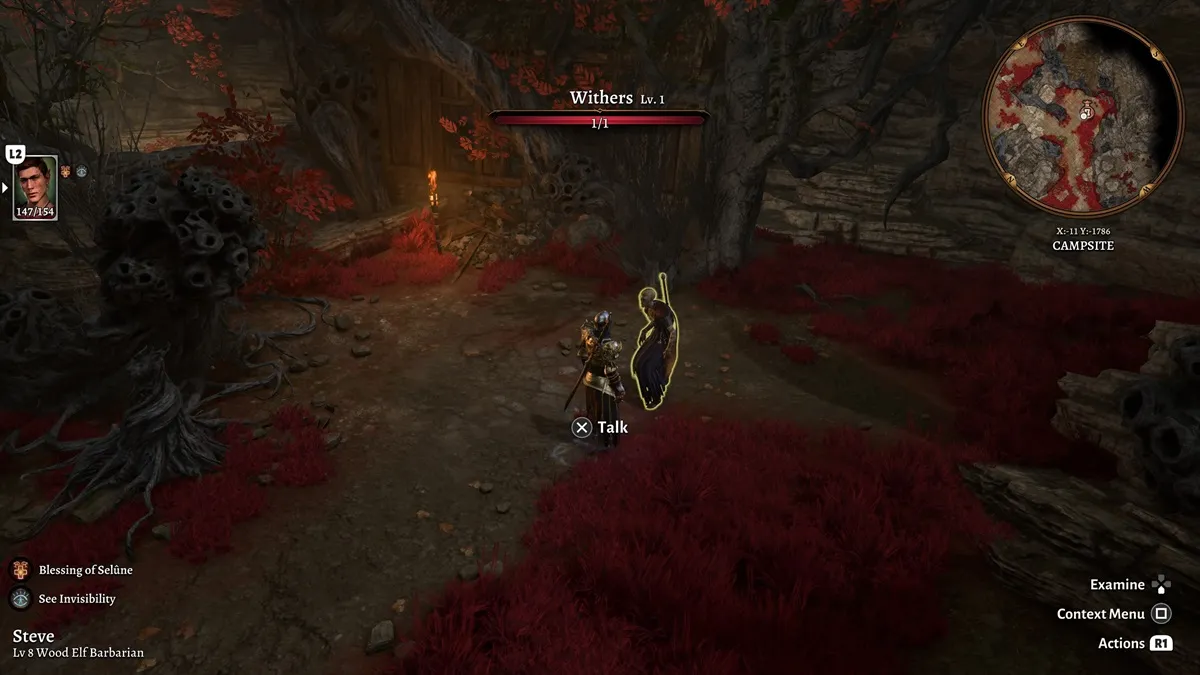Screen dimensions: 1200x675
Task: Inspect the See Invisibility status
Action: [21, 599]
